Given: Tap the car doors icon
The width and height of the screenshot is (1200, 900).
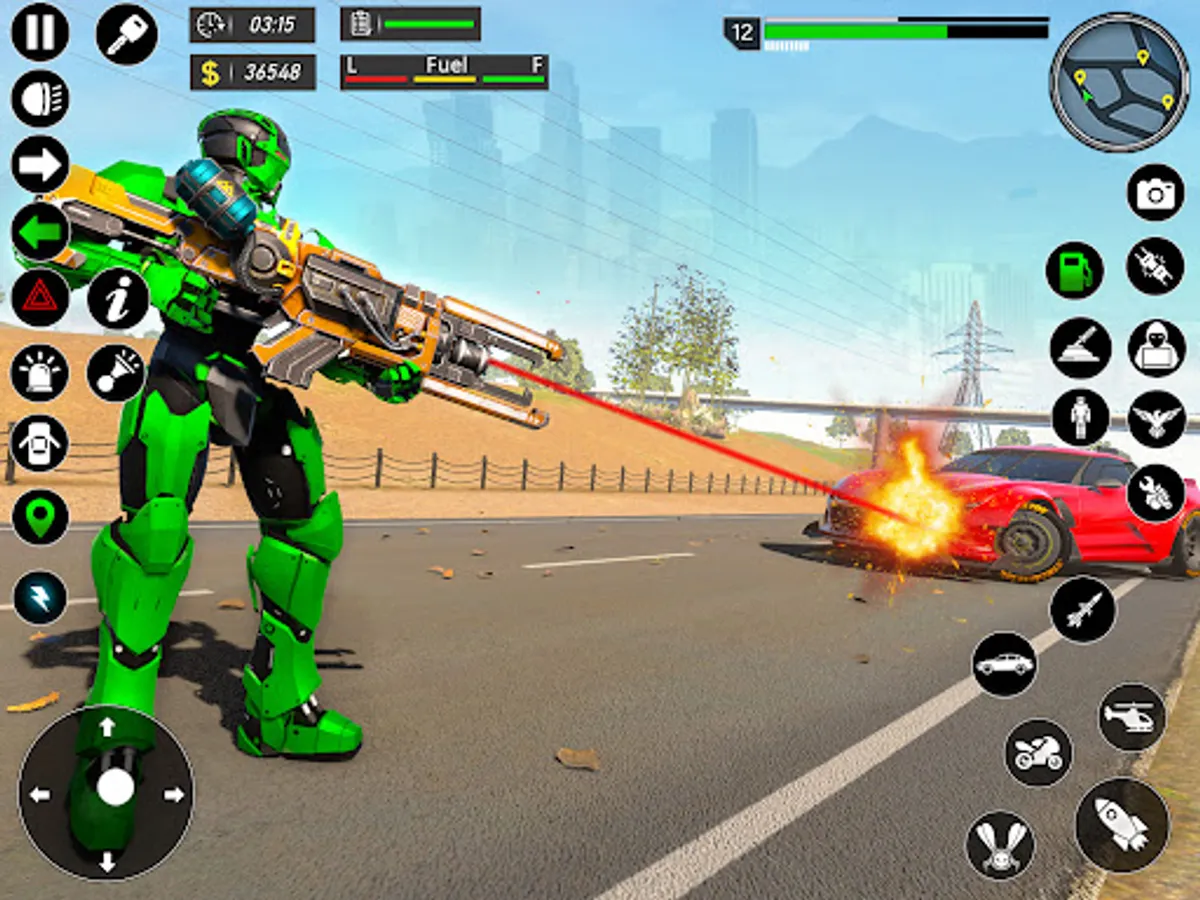Looking at the screenshot, I should [40, 443].
